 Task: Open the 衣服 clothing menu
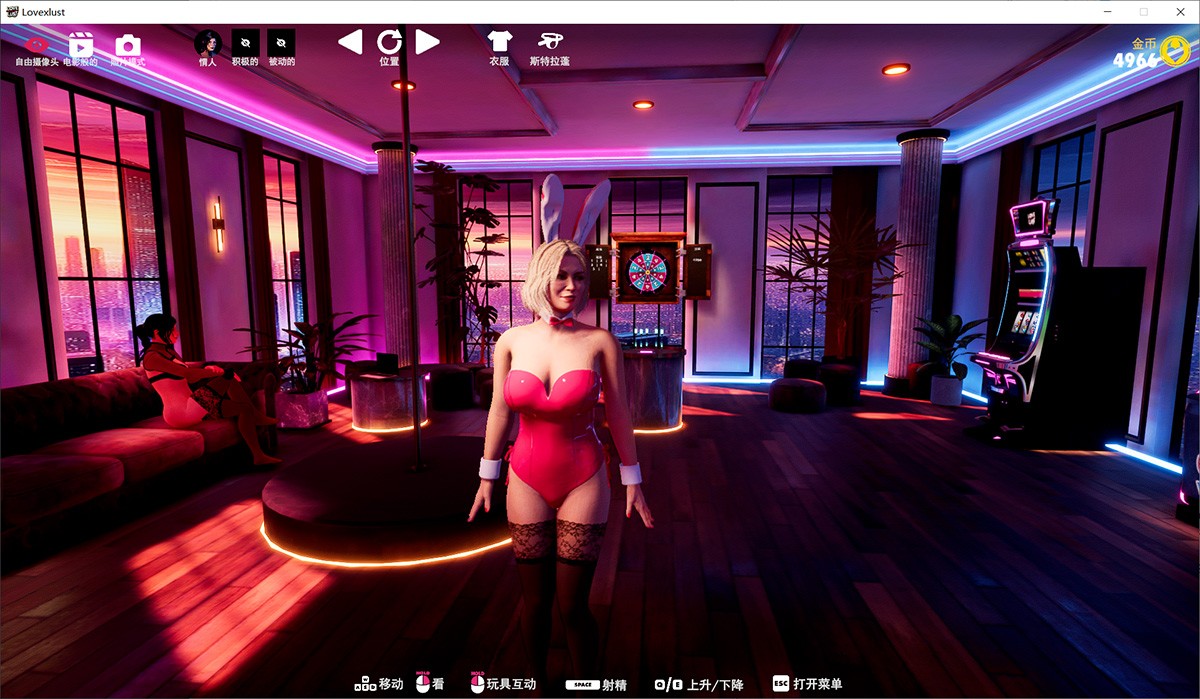[x=499, y=42]
